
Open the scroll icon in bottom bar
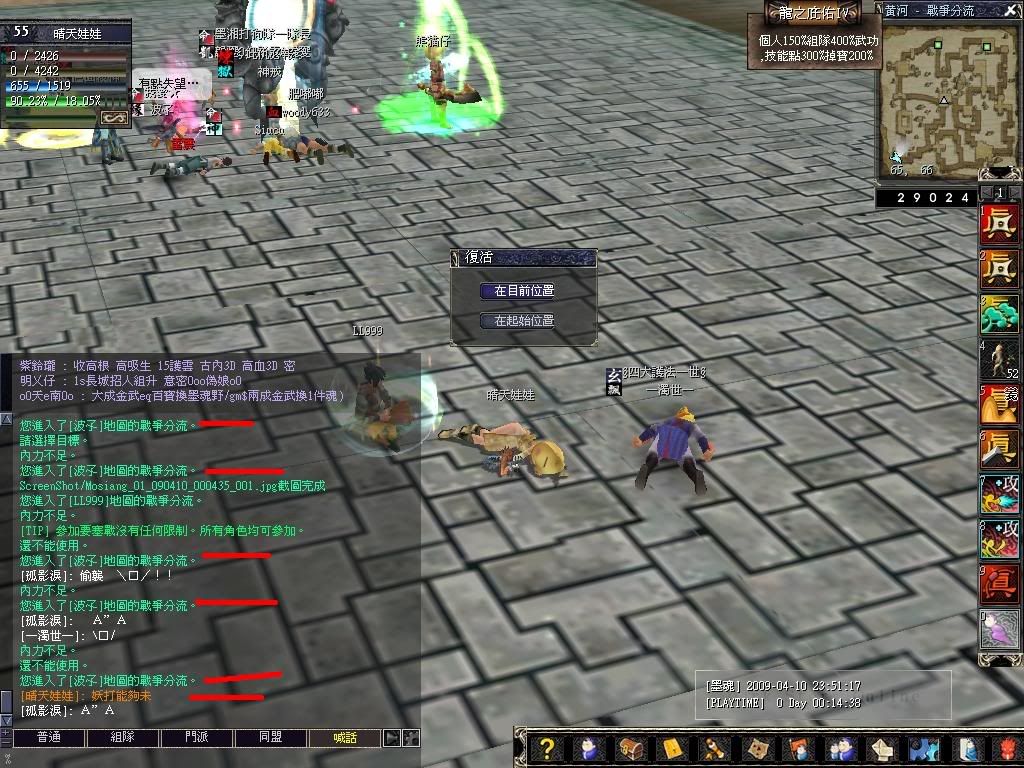pyautogui.click(x=714, y=748)
